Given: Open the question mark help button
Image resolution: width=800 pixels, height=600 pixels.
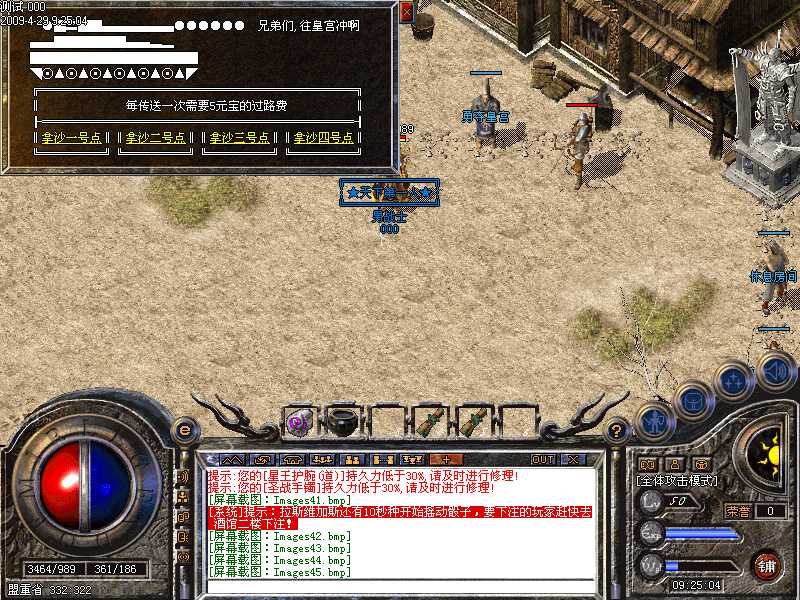Looking at the screenshot, I should [x=616, y=432].
